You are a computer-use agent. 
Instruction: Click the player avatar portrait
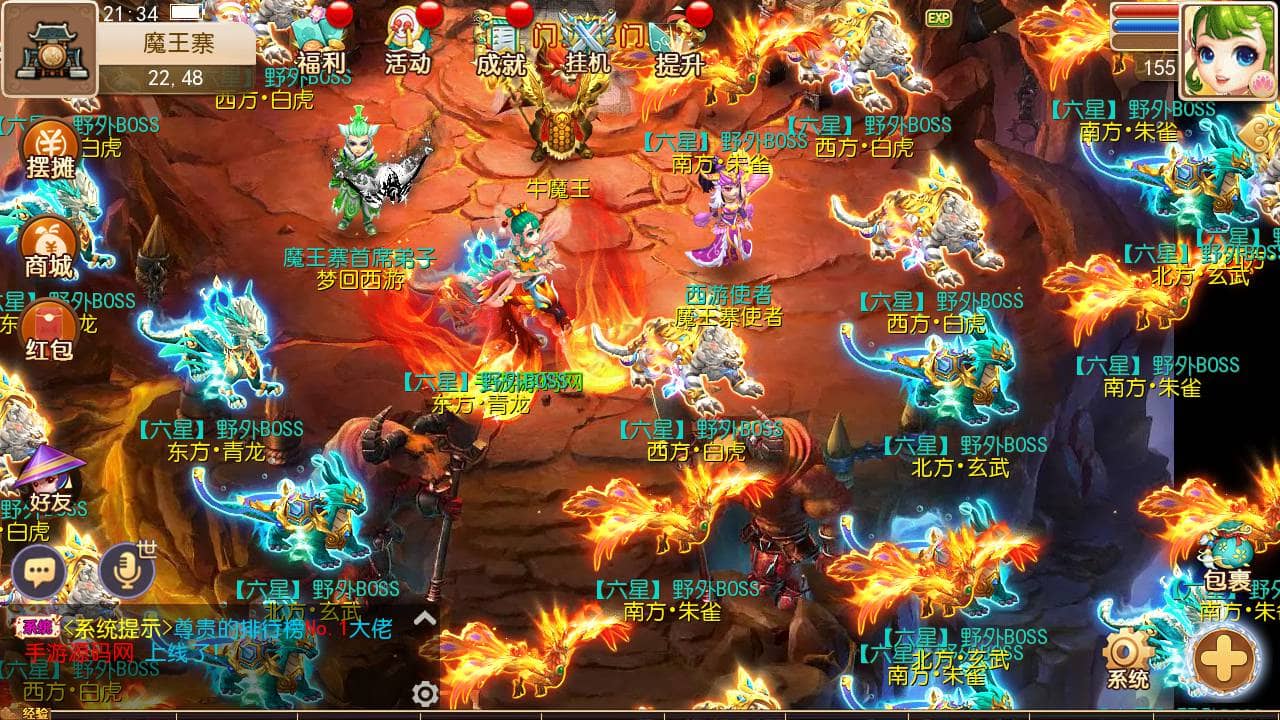pyautogui.click(x=1229, y=50)
